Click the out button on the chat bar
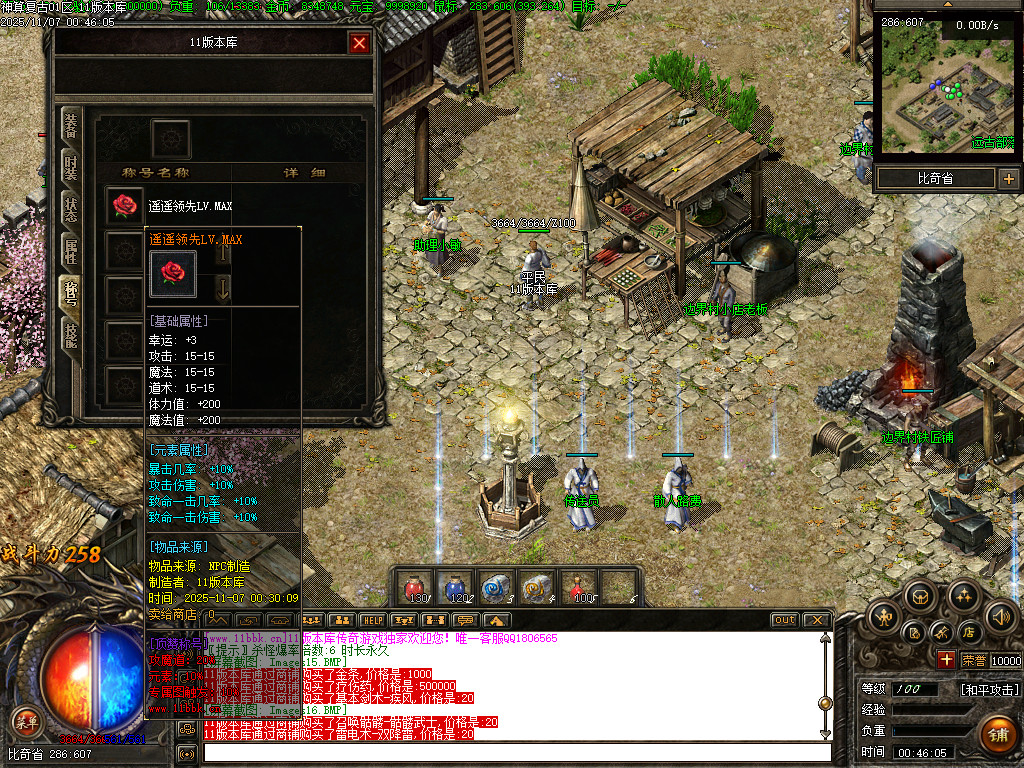 click(785, 620)
